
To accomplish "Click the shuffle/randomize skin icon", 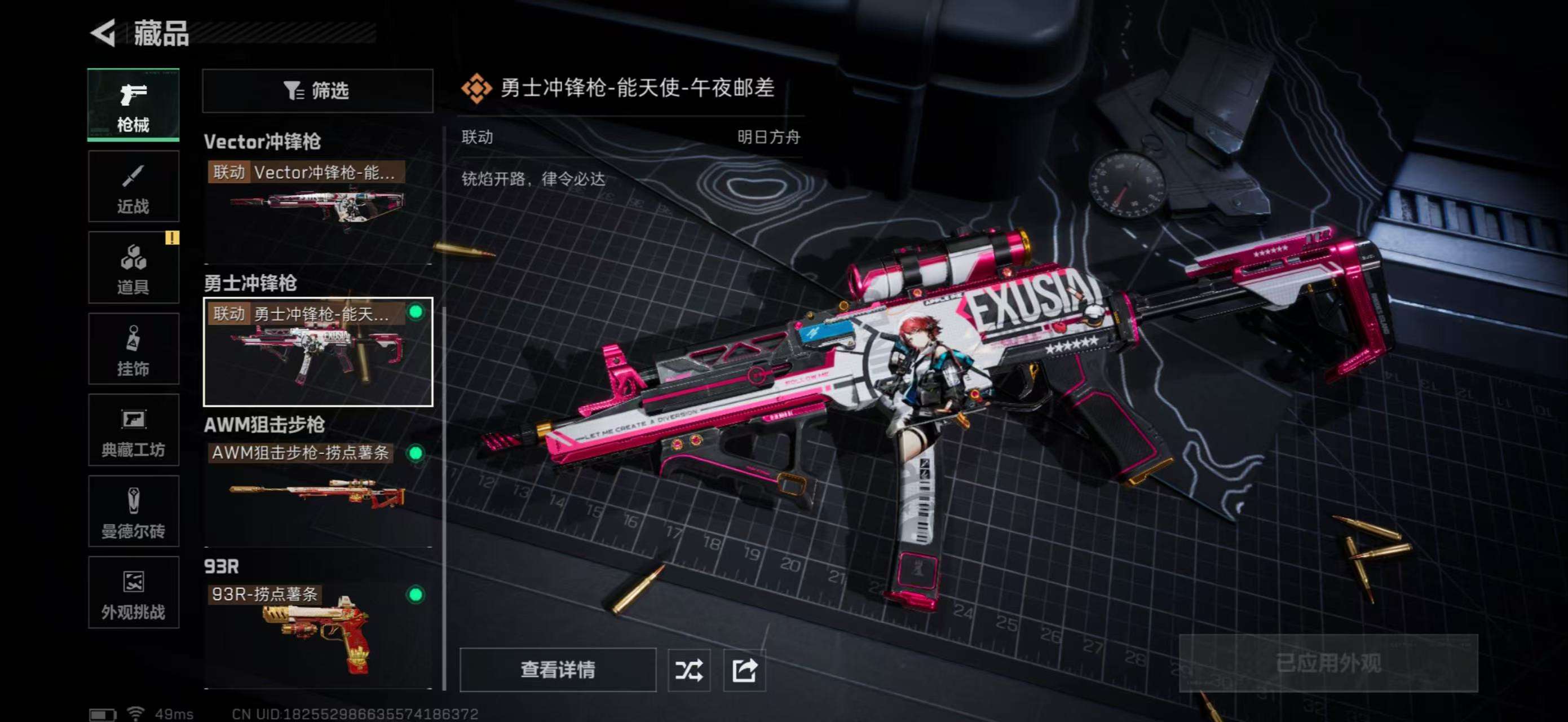I will click(x=688, y=670).
